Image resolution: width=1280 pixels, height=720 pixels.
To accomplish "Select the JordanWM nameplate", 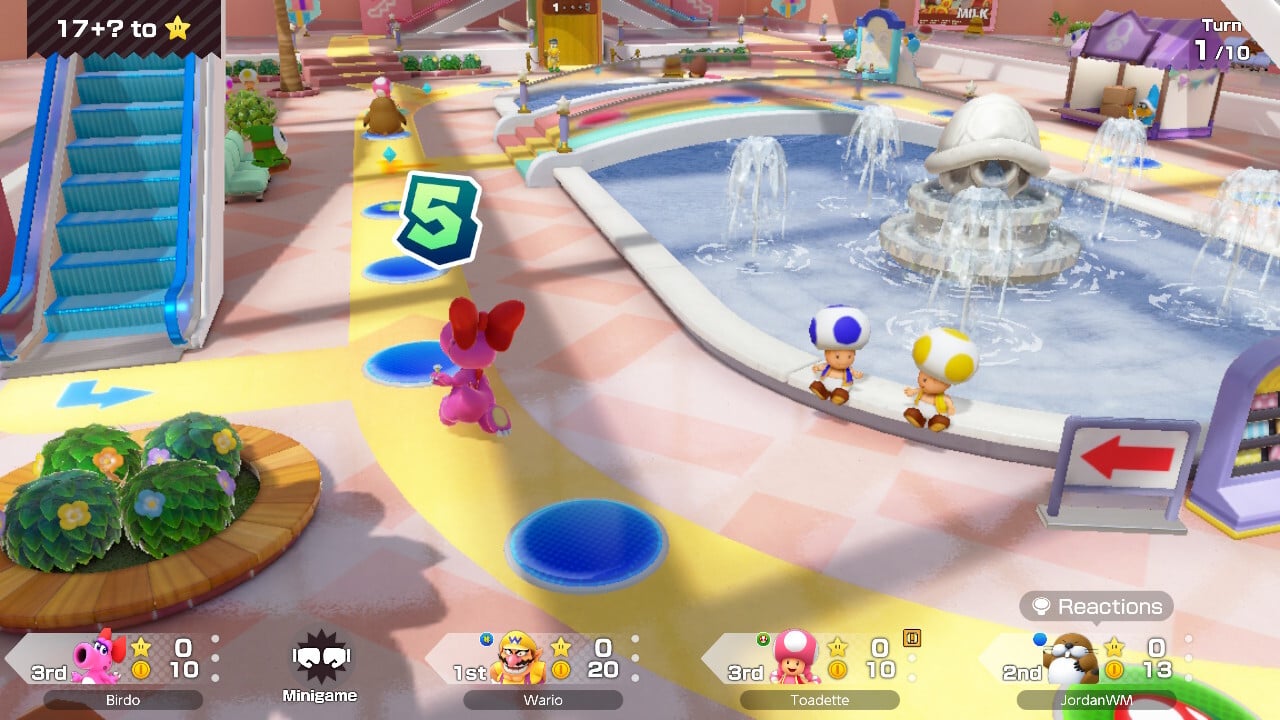I will (1095, 699).
